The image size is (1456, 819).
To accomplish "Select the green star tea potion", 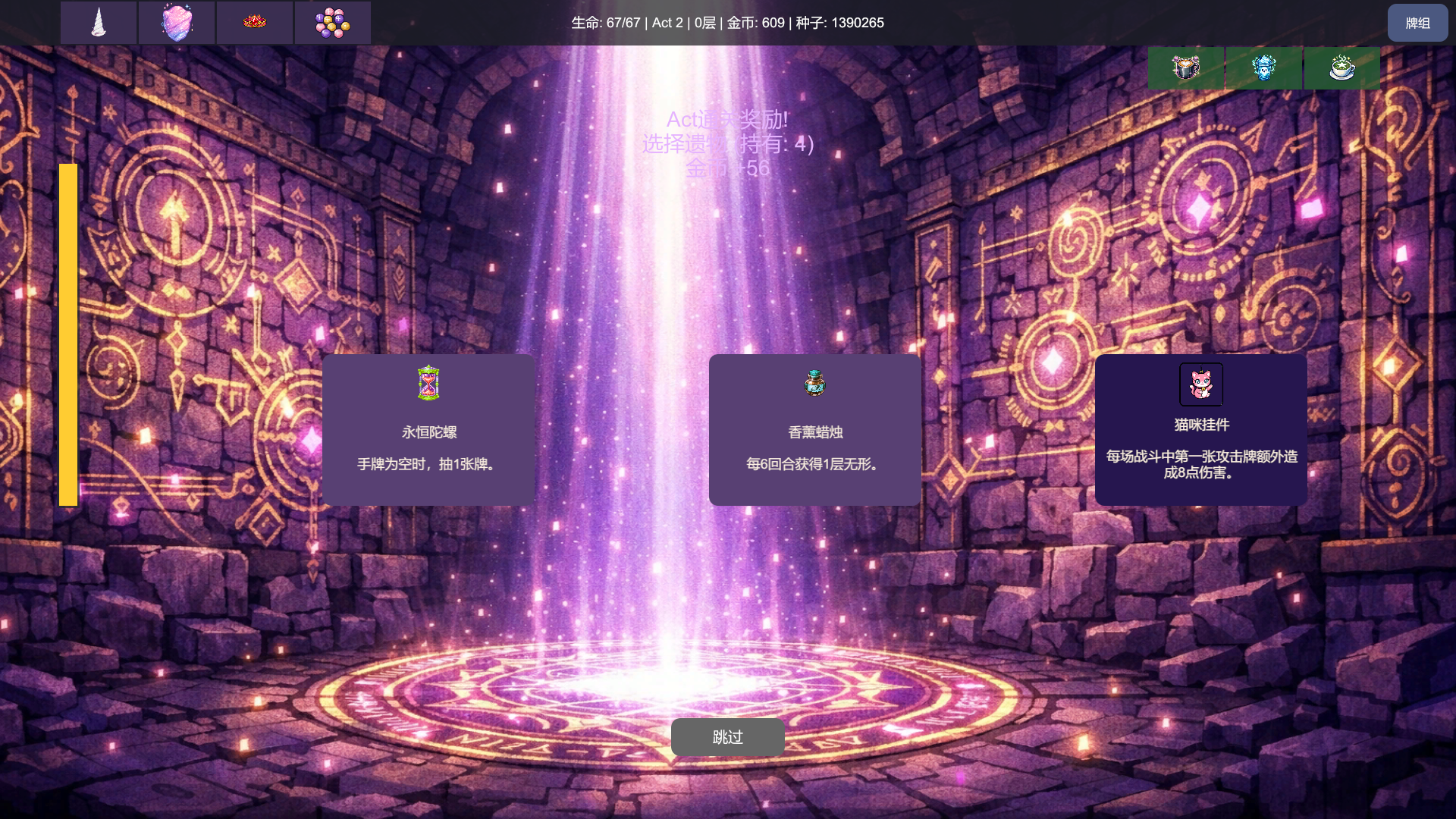I will point(1341,68).
